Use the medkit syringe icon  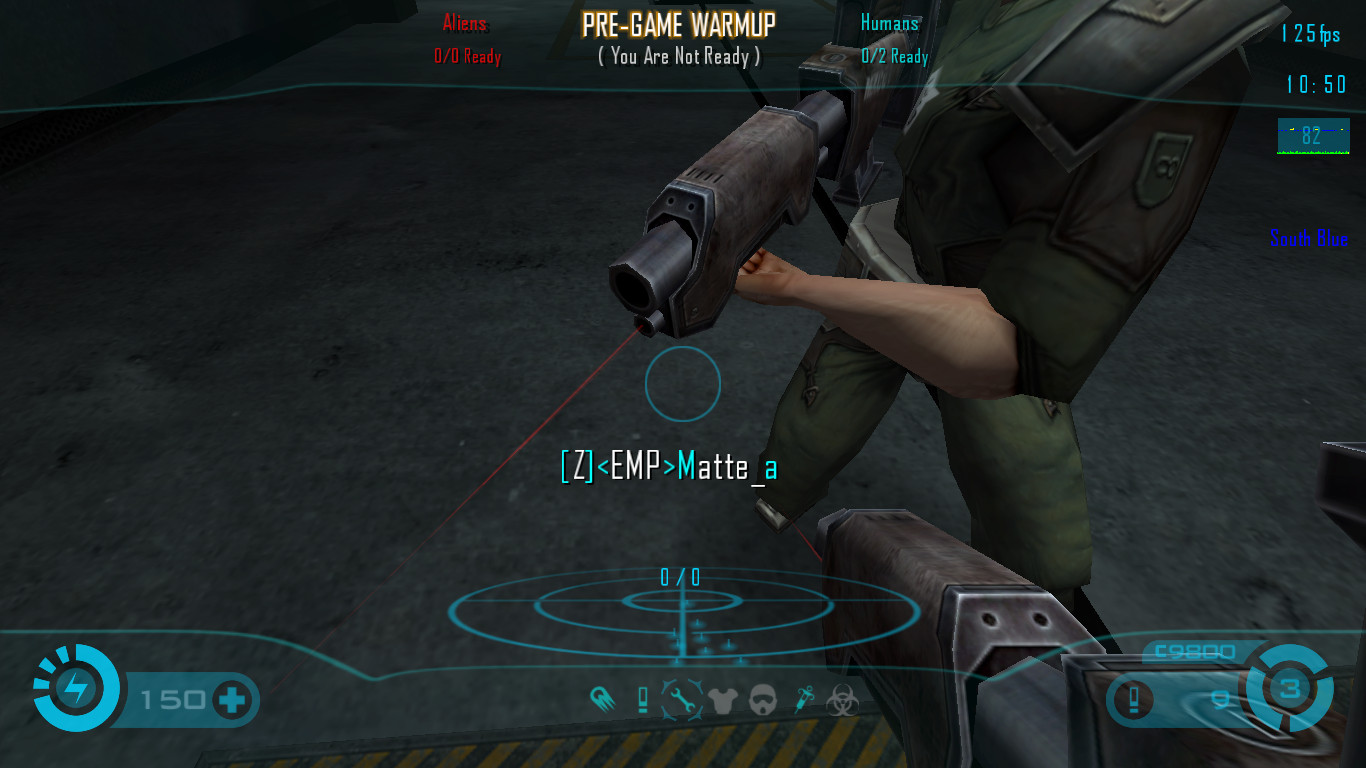coord(803,699)
